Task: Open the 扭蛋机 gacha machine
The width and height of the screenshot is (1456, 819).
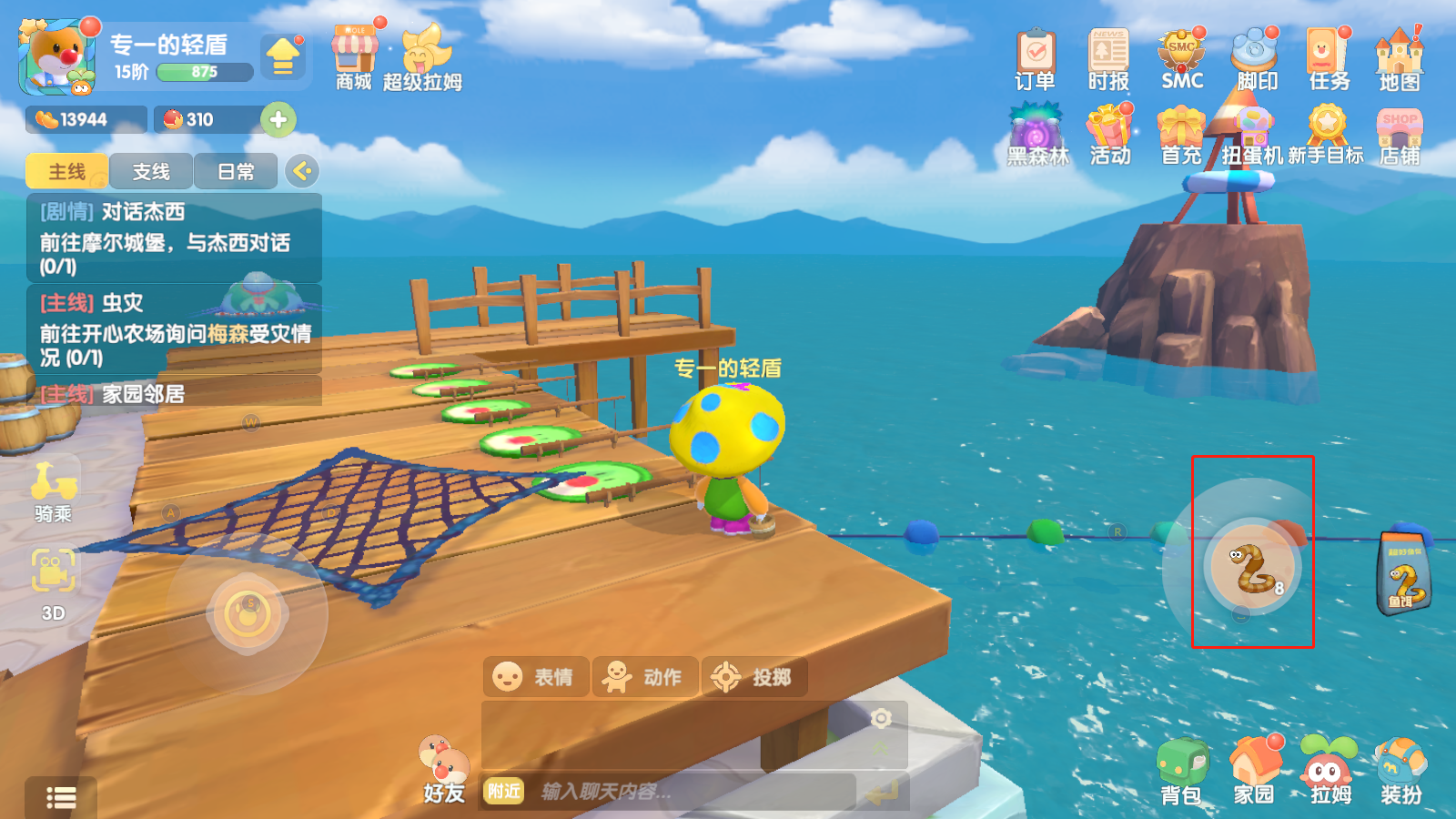Action: tap(1253, 136)
